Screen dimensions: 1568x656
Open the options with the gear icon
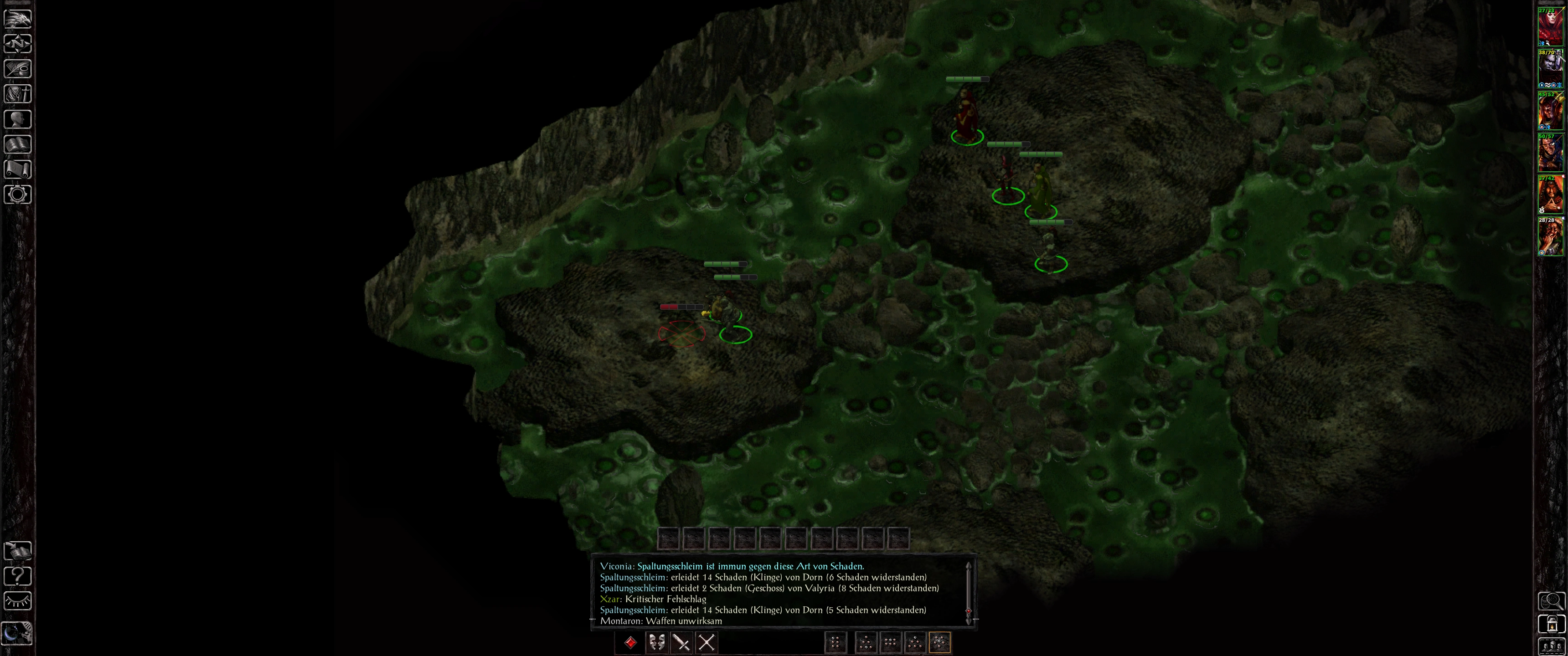point(18,195)
